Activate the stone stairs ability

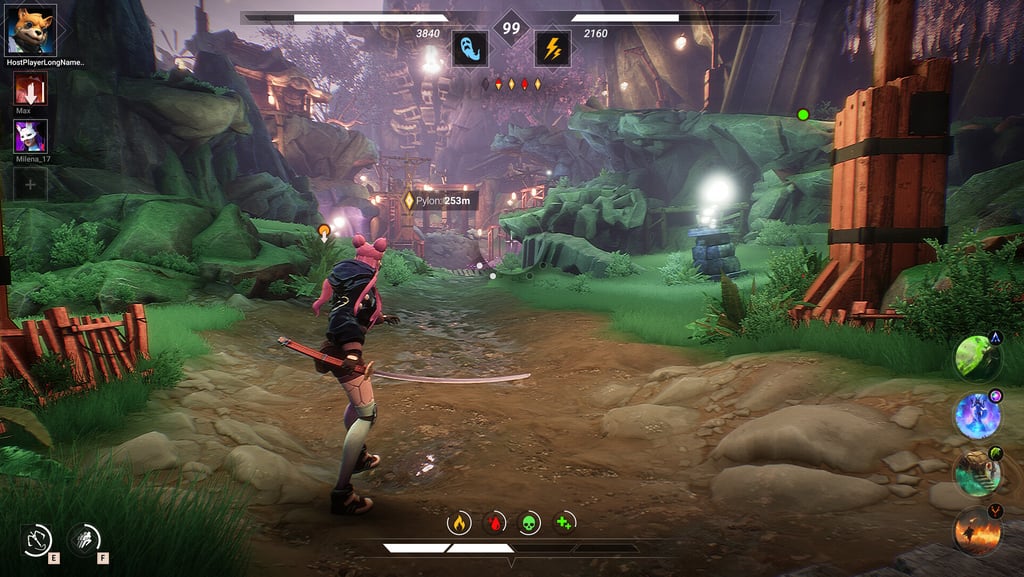point(977,472)
